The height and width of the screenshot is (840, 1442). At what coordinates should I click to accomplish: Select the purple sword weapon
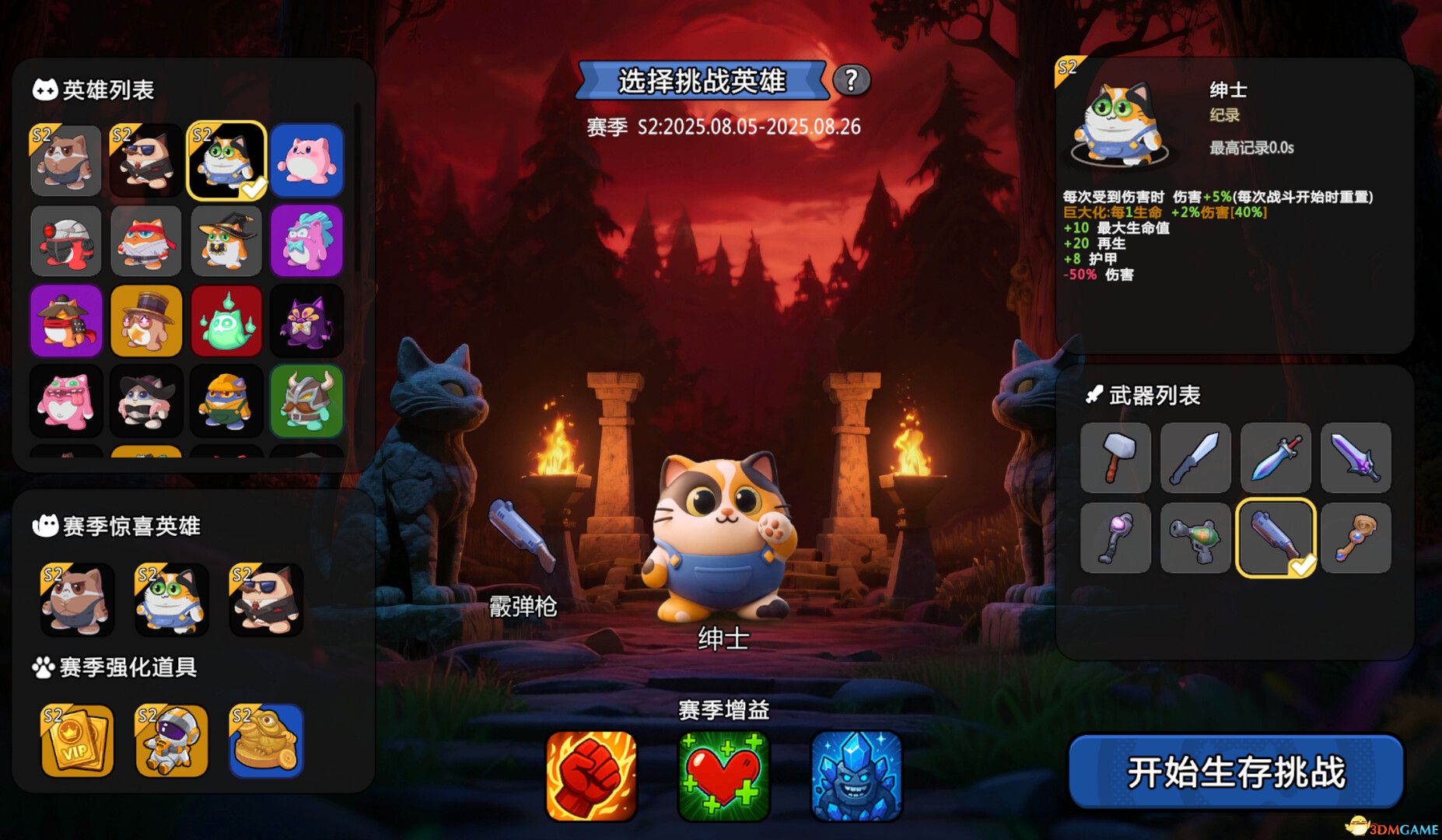[1356, 458]
